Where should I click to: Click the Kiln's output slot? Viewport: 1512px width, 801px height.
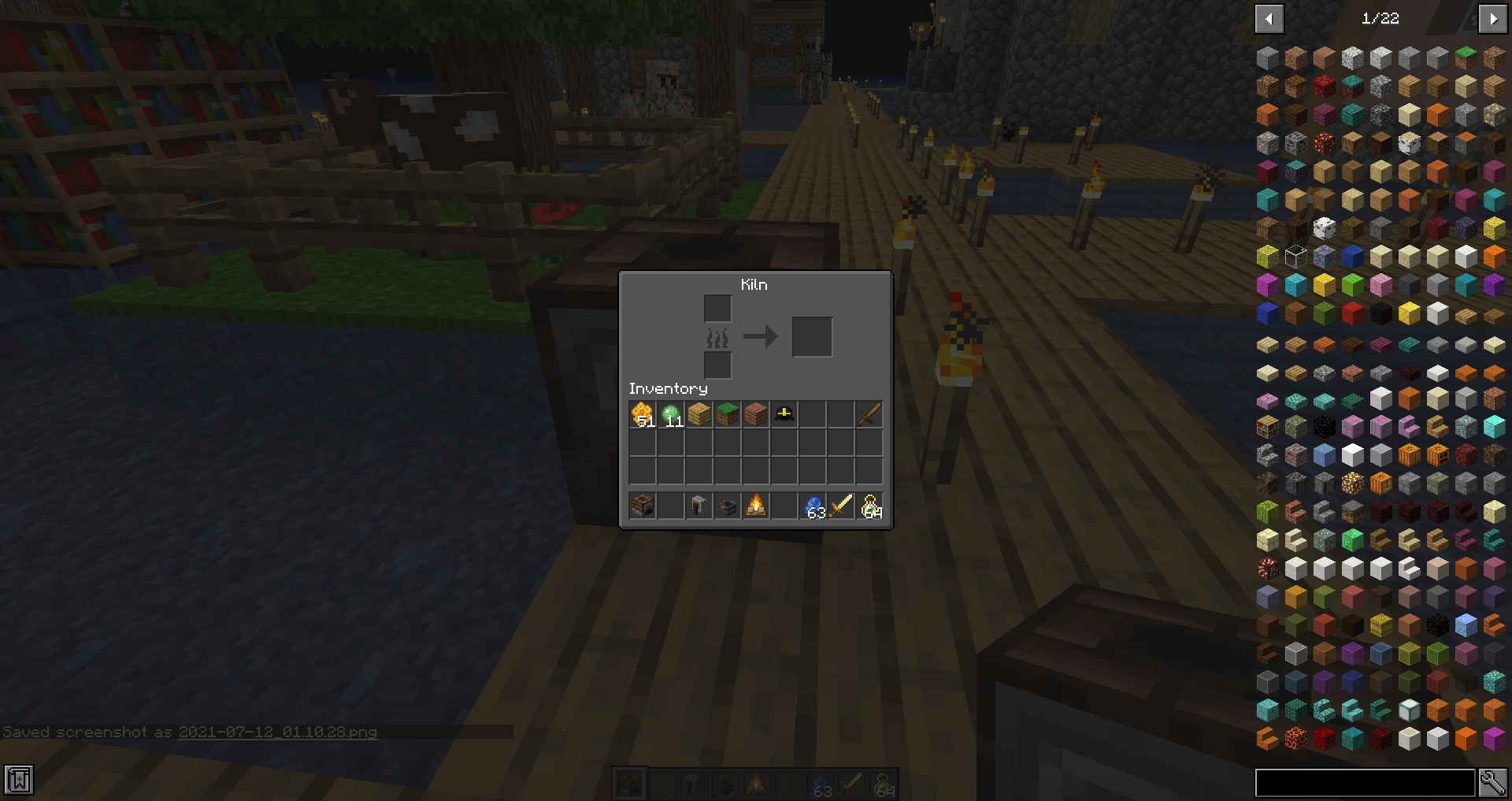coord(813,336)
